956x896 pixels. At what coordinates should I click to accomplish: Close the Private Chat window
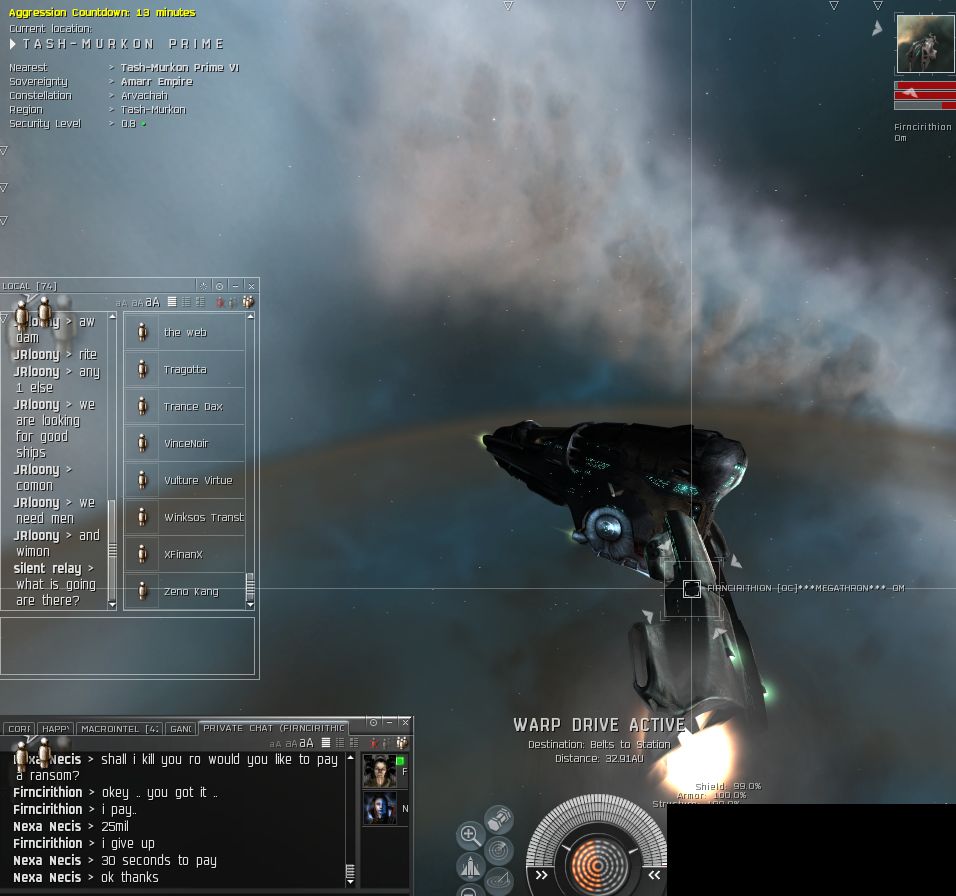[405, 722]
